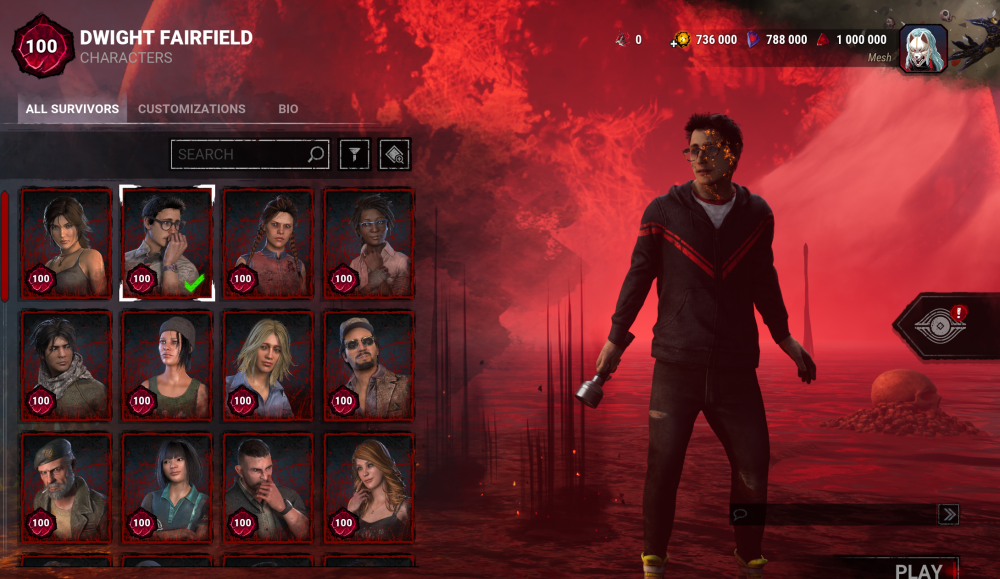The image size is (1000, 579).
Task: Choose the Dwight Fairfield portrait with checkmark
Action: pos(167,243)
